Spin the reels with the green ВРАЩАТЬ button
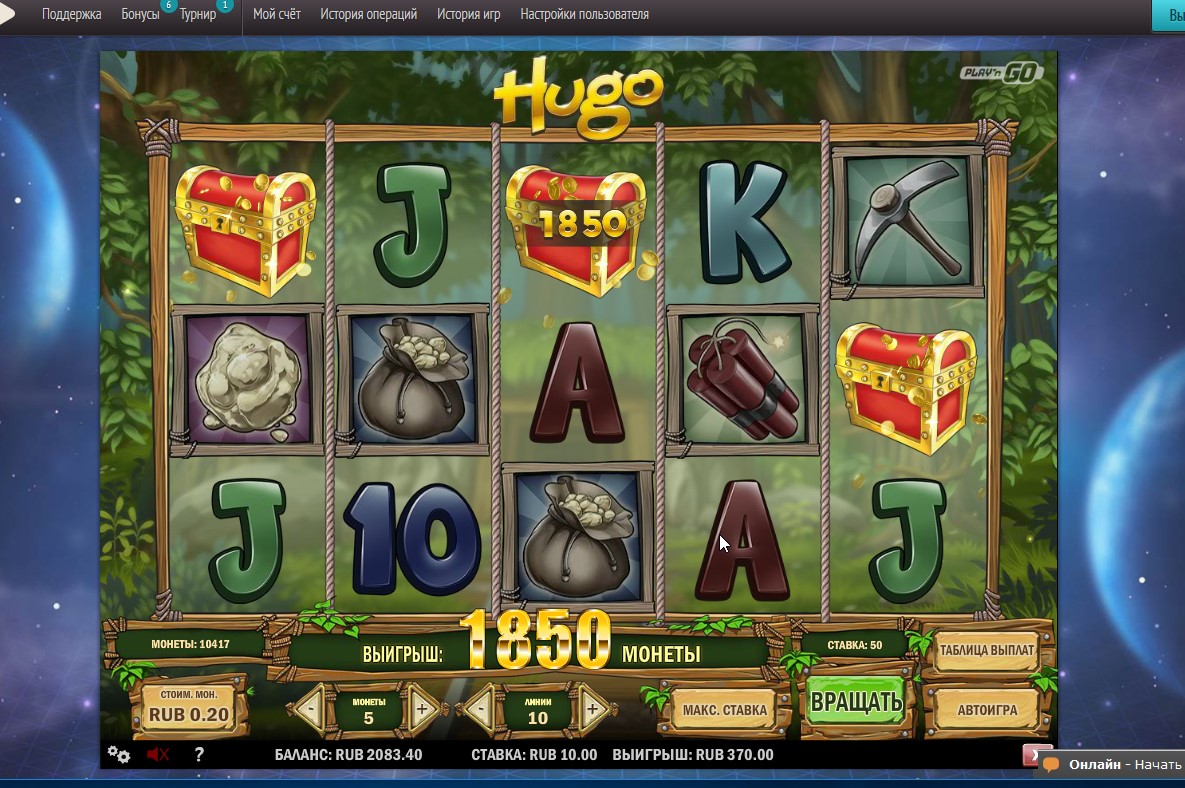 coord(856,701)
